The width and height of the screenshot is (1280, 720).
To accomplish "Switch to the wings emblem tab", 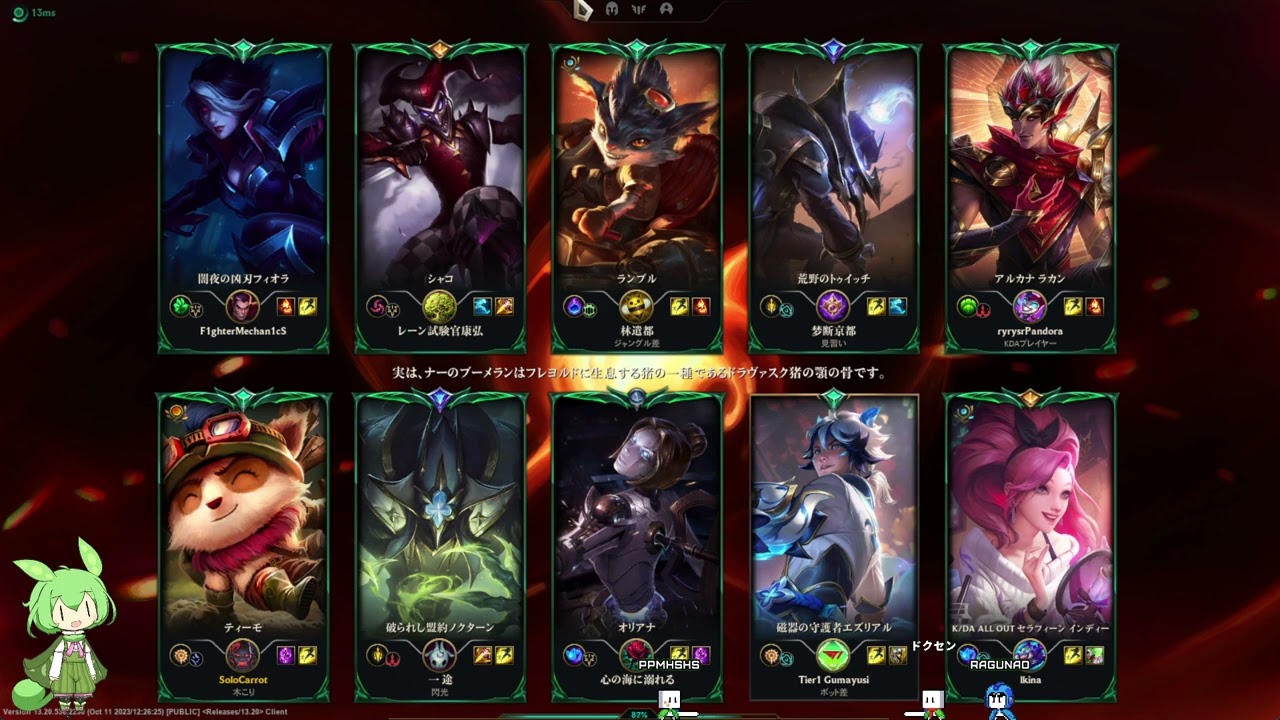I will pyautogui.click(x=639, y=9).
